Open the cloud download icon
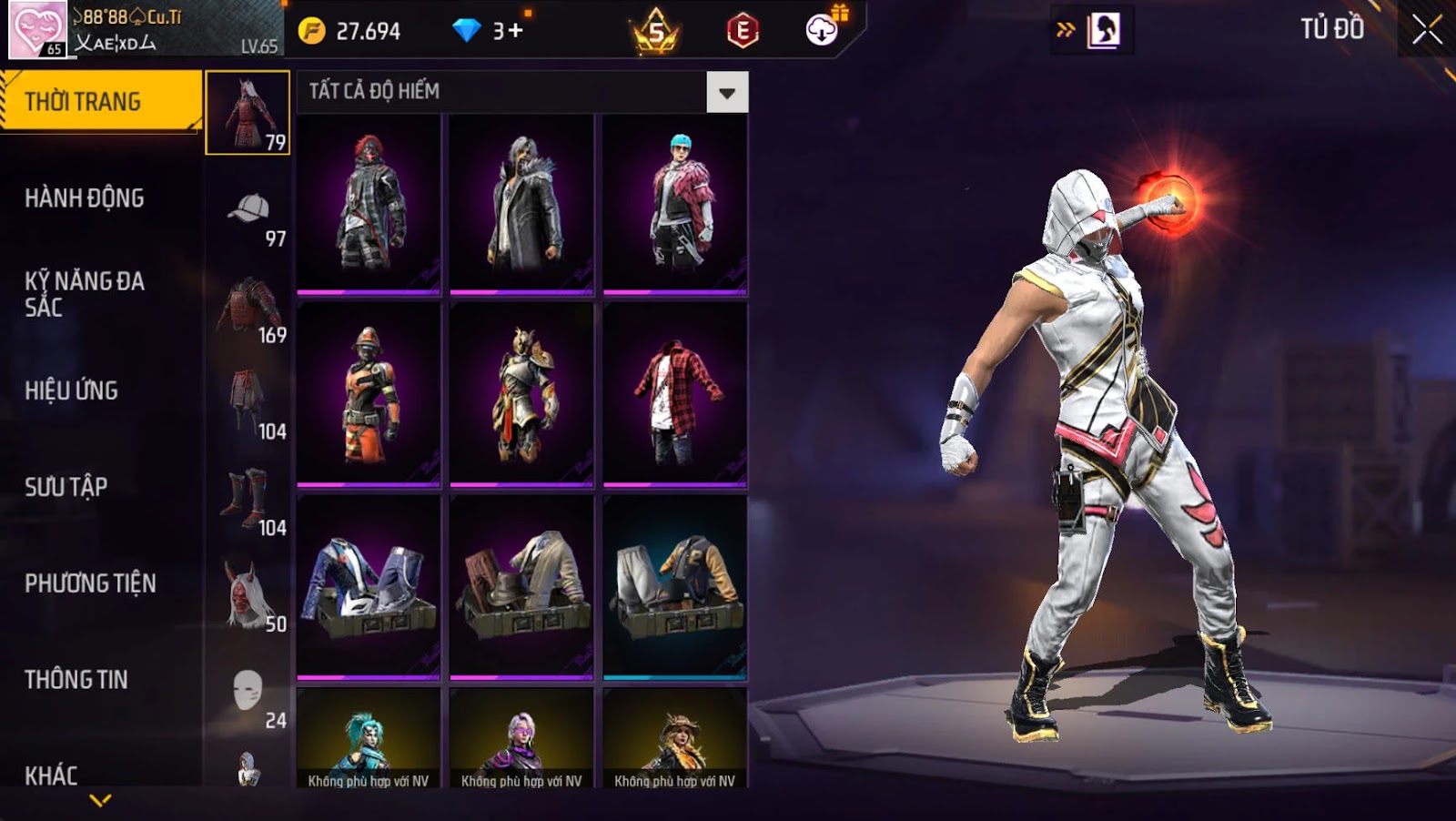 pos(822,30)
